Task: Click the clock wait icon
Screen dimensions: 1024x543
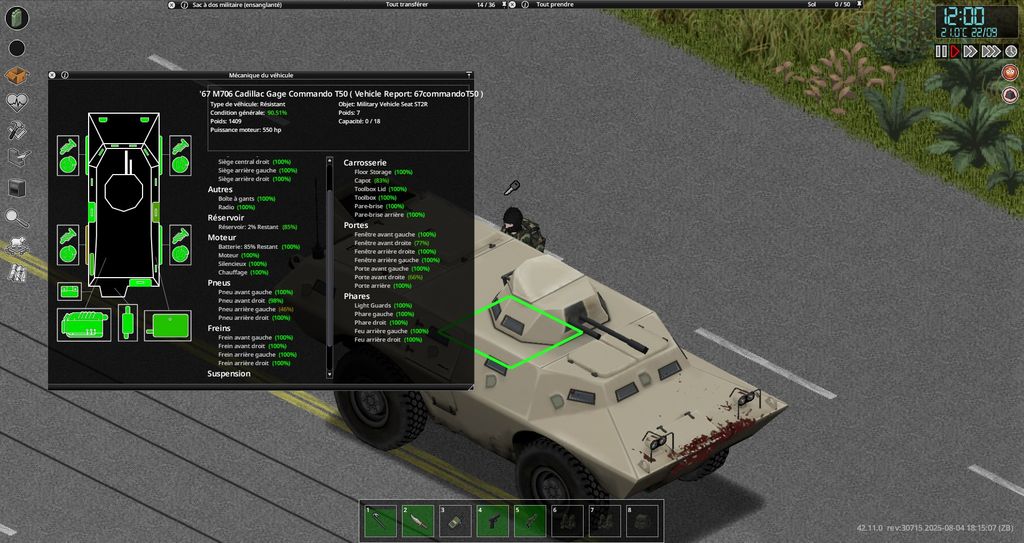Action: point(1011,51)
